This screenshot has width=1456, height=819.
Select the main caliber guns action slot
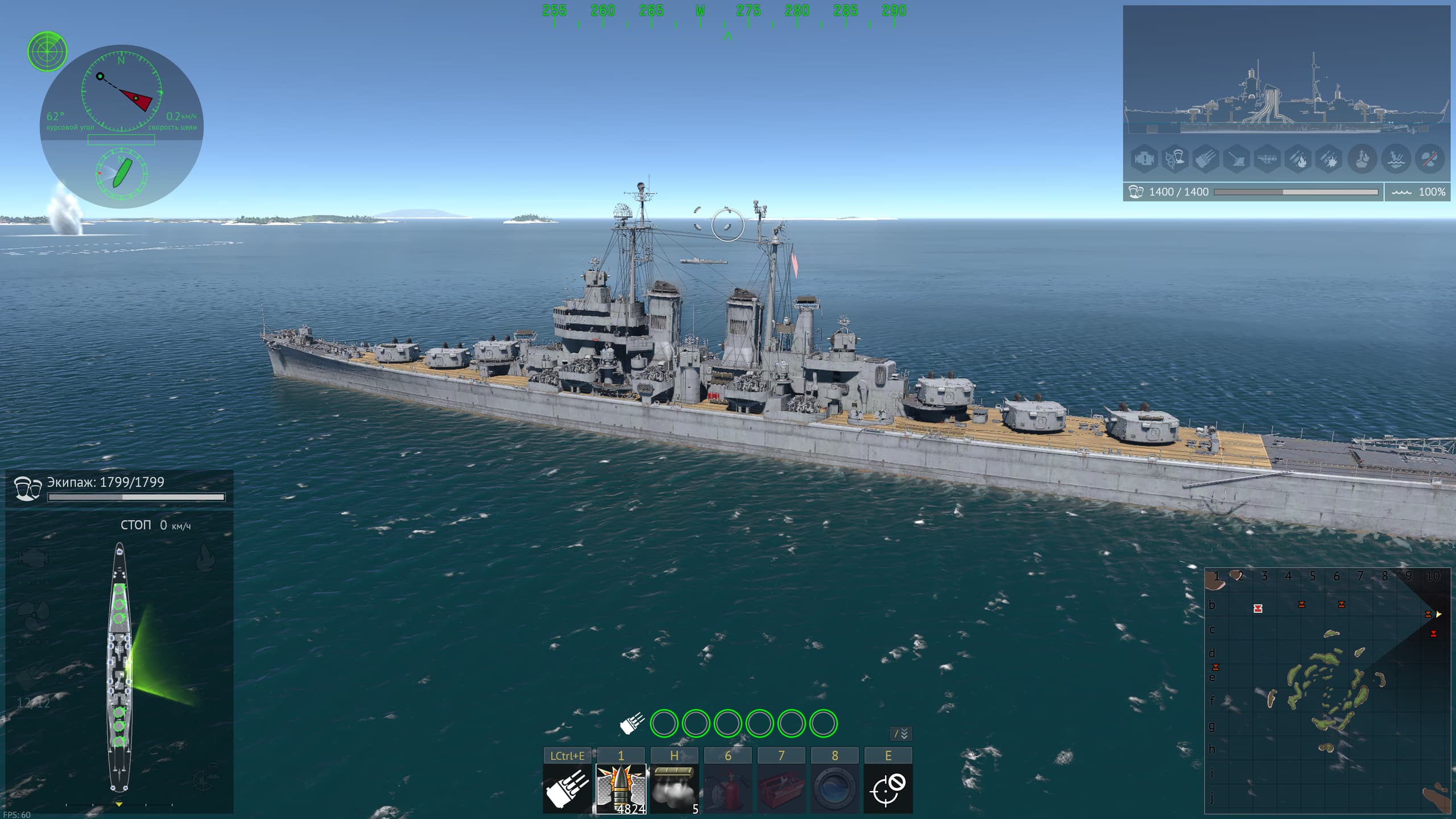(x=567, y=788)
